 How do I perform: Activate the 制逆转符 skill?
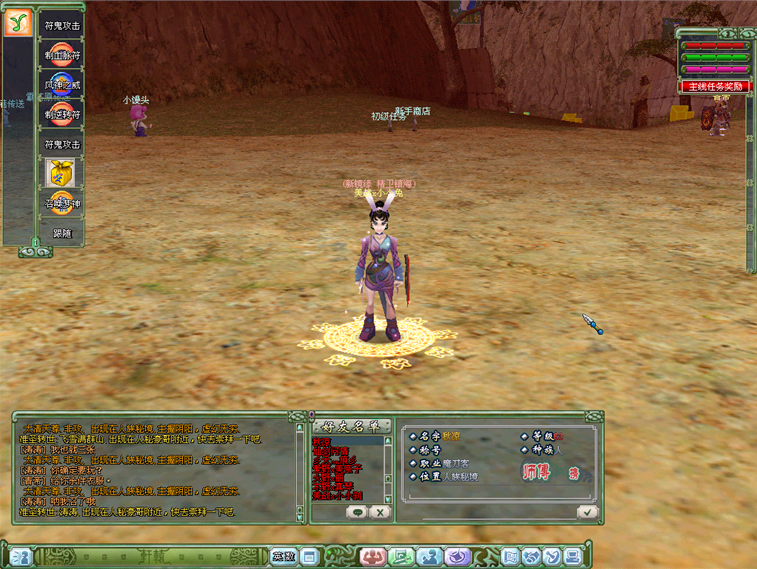(62, 115)
